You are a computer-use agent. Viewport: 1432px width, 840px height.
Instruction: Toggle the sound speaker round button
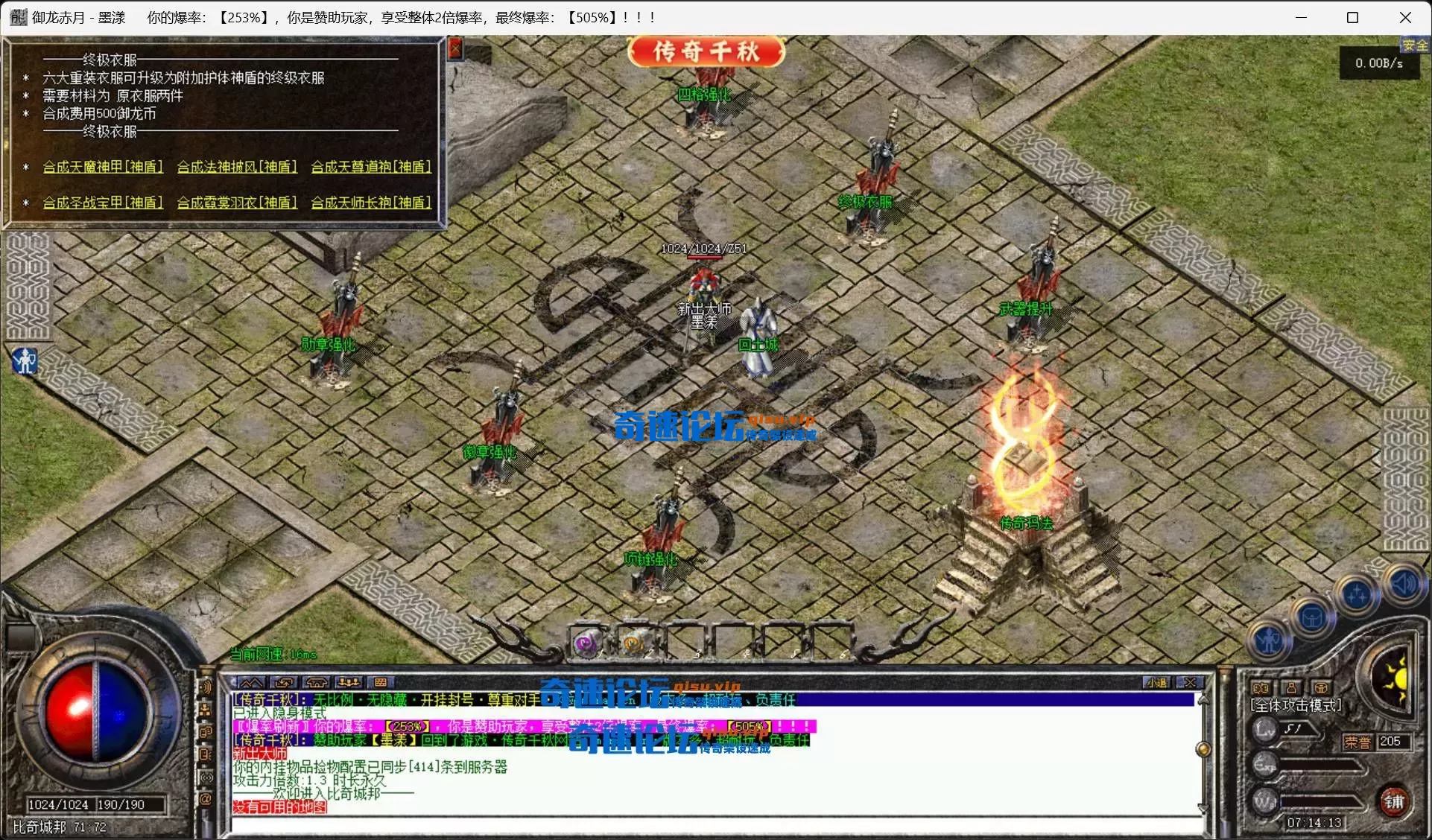pos(1404,584)
